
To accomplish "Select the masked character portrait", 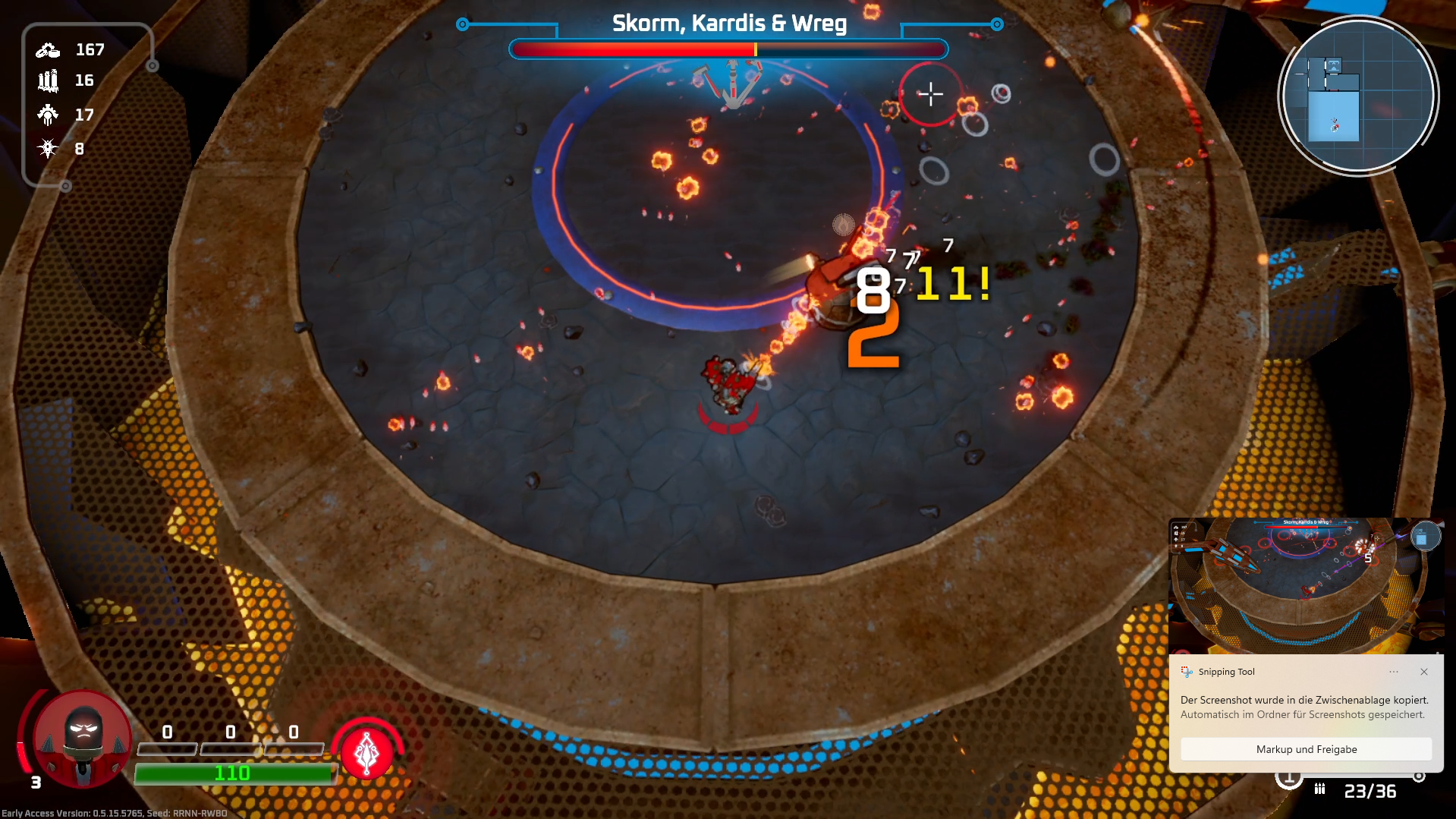I will 83,738.
